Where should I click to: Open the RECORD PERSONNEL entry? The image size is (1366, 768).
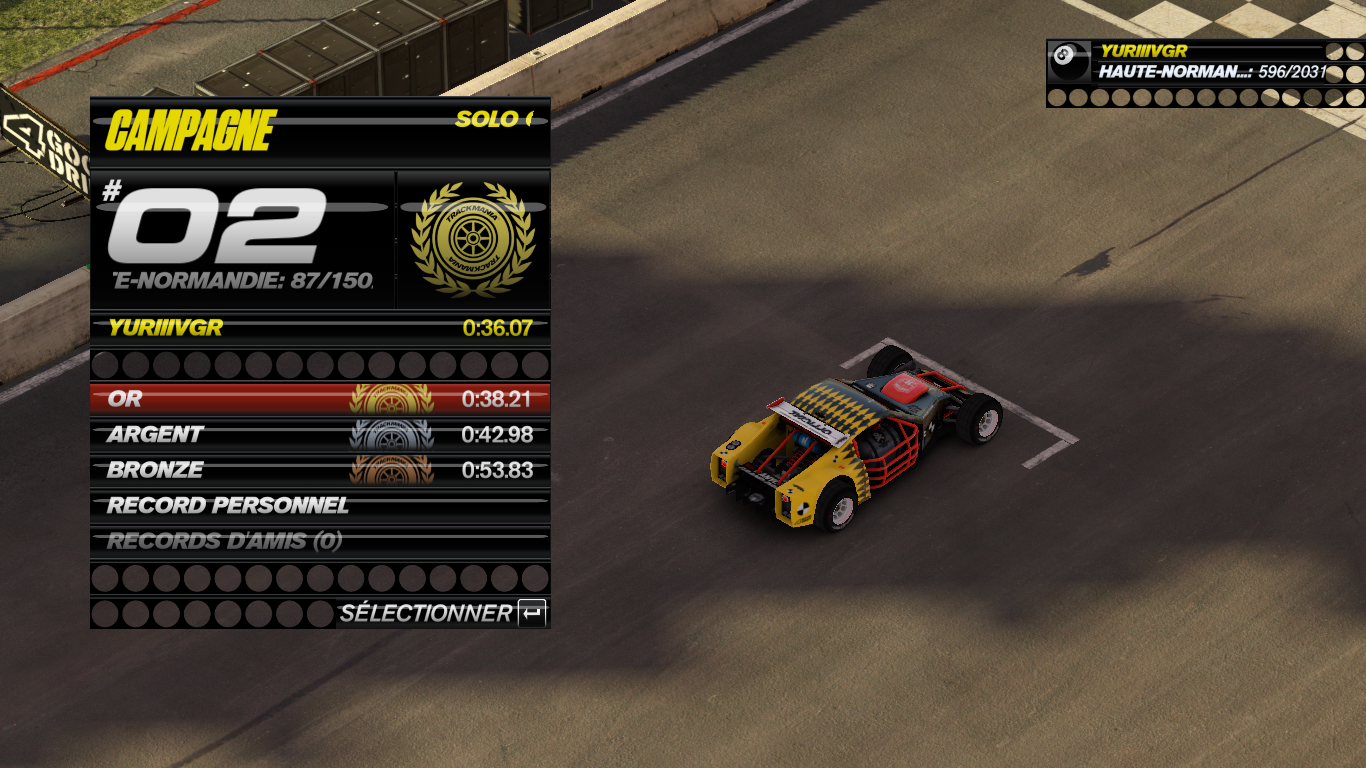pyautogui.click(x=320, y=506)
